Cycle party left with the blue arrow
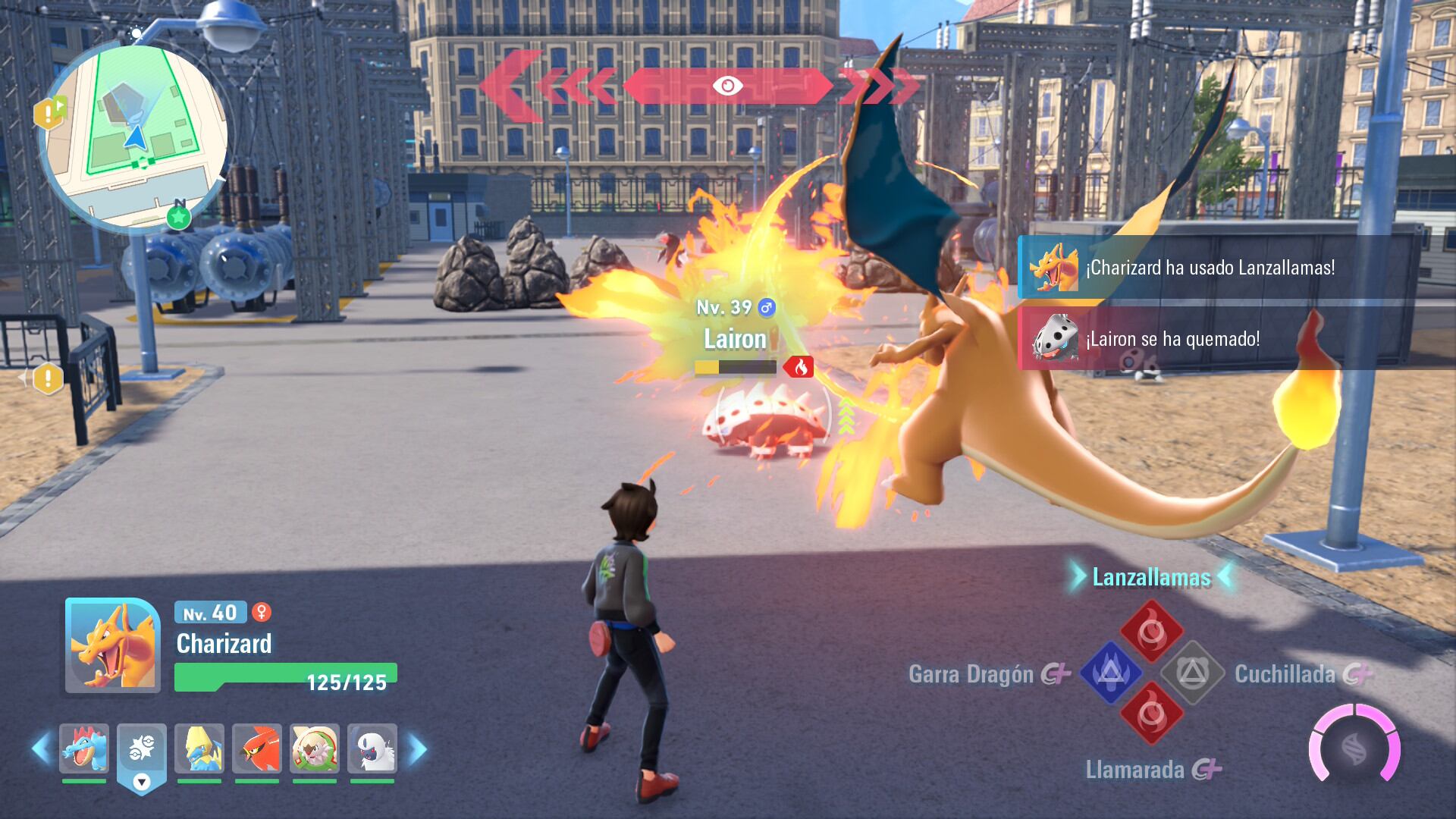This screenshot has height=819, width=1456. point(41,748)
